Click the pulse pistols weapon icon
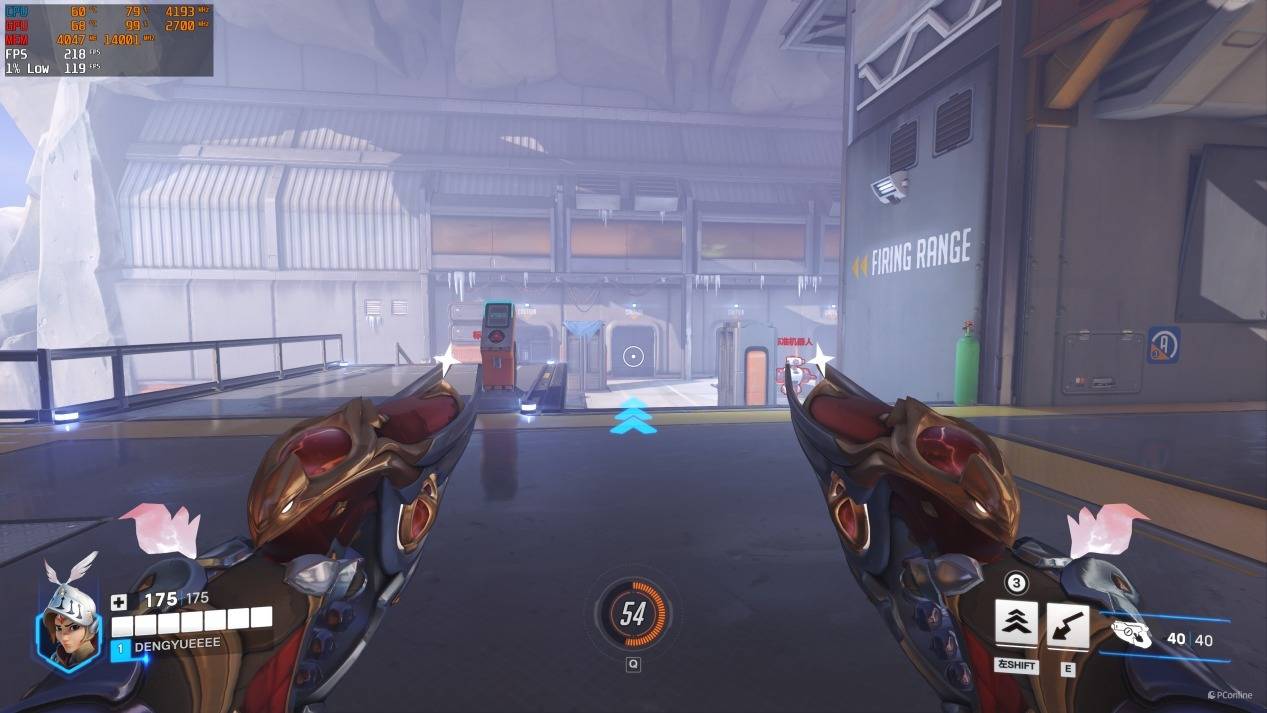Viewport: 1267px width, 713px height. 1131,634
